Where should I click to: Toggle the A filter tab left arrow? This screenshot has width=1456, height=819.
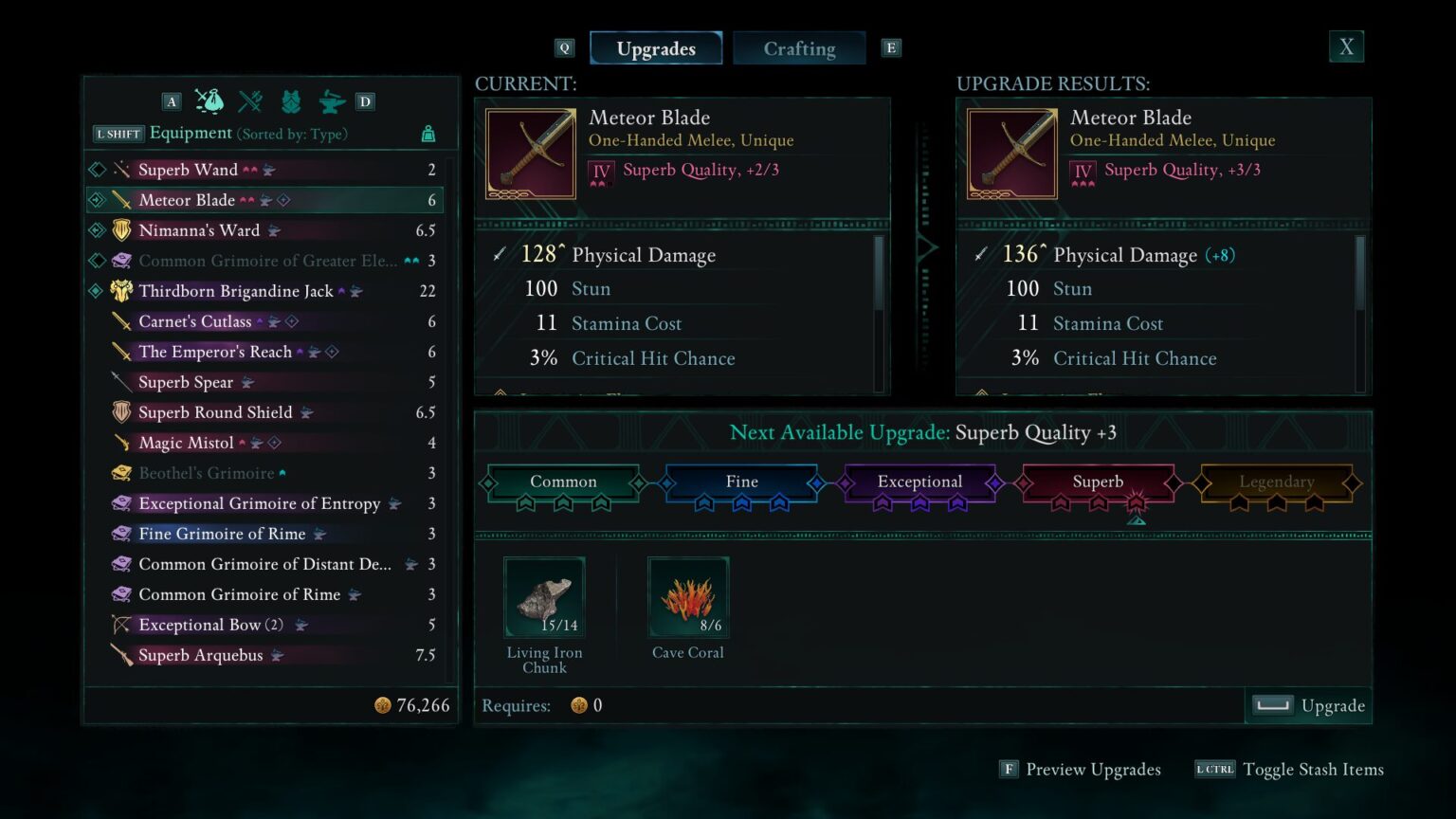(172, 100)
